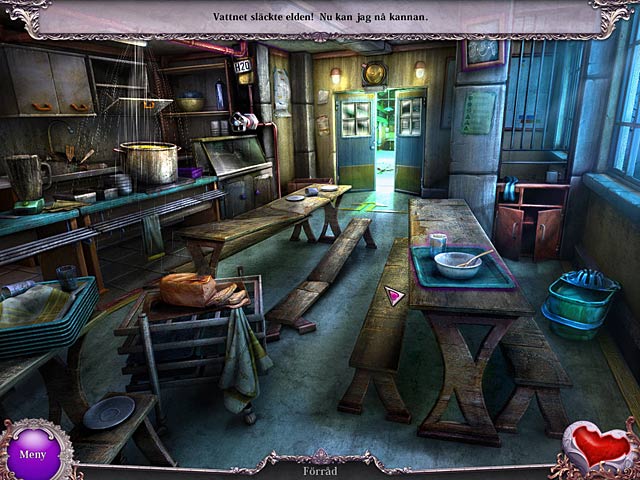The width and height of the screenshot is (640, 480).
Task: Open the purple Meny button
Action: [x=37, y=451]
